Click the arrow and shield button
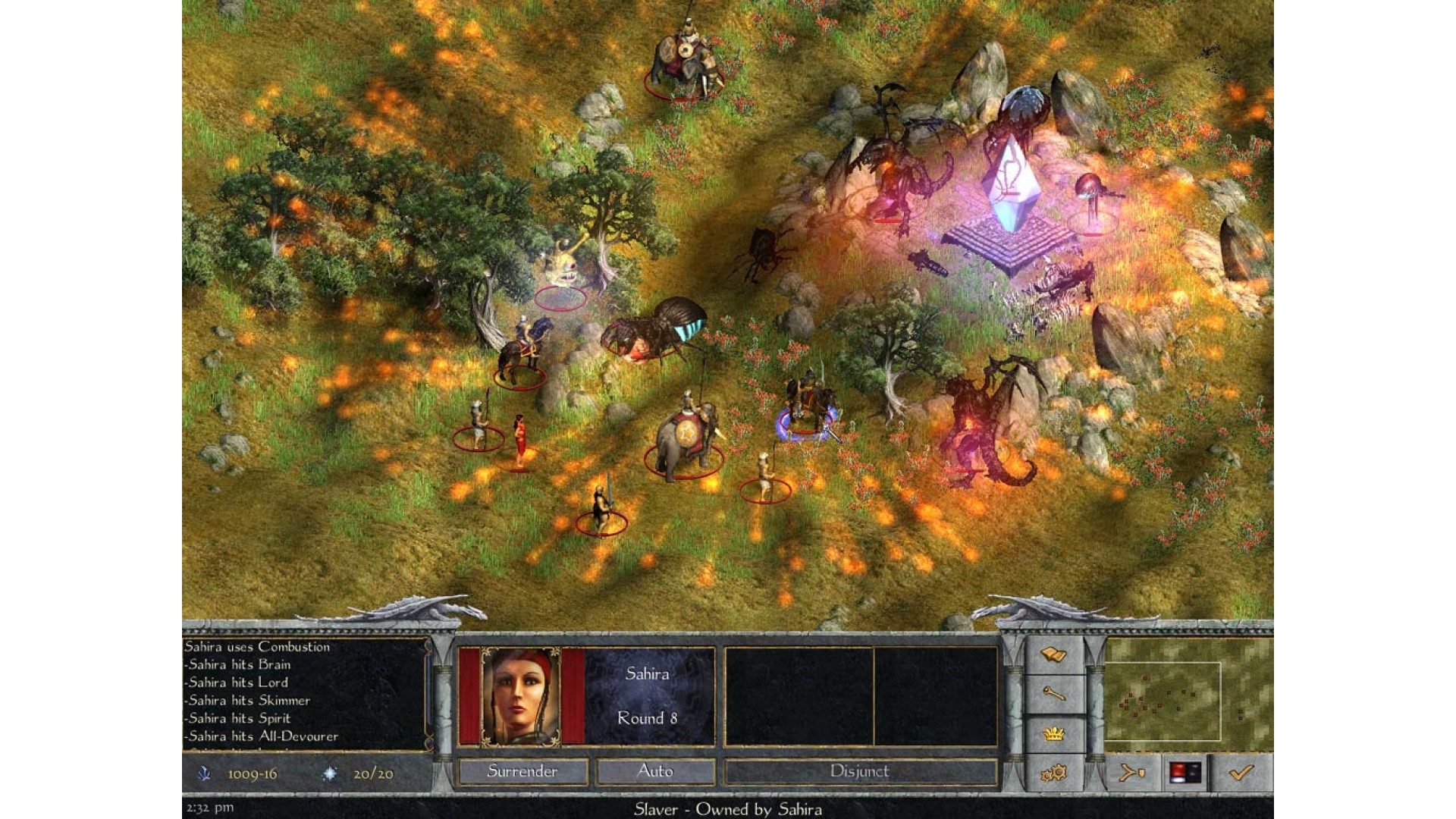This screenshot has height=819, width=1456. pos(1132,773)
